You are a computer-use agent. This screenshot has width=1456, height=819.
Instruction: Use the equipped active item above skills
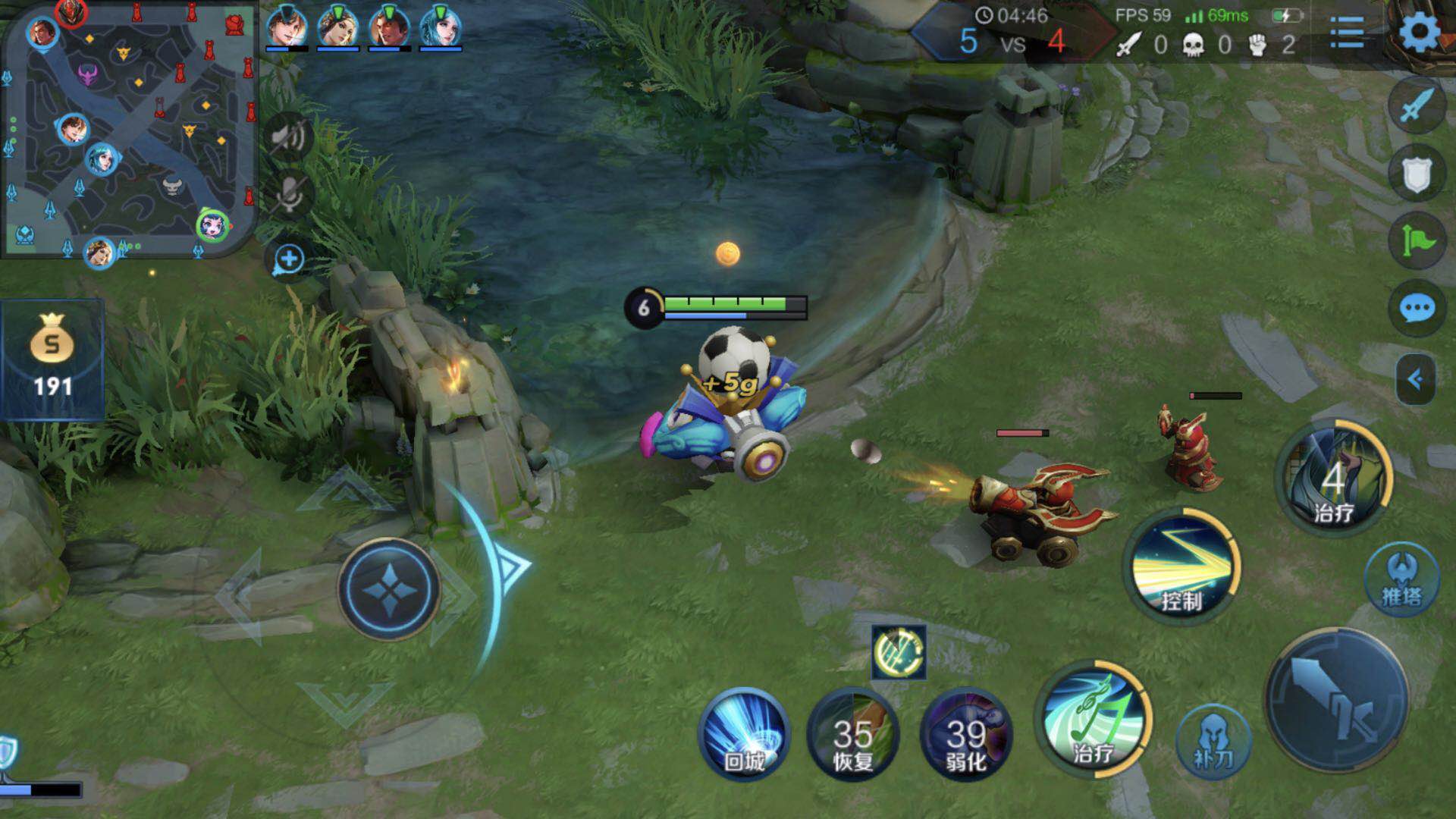[x=899, y=652]
